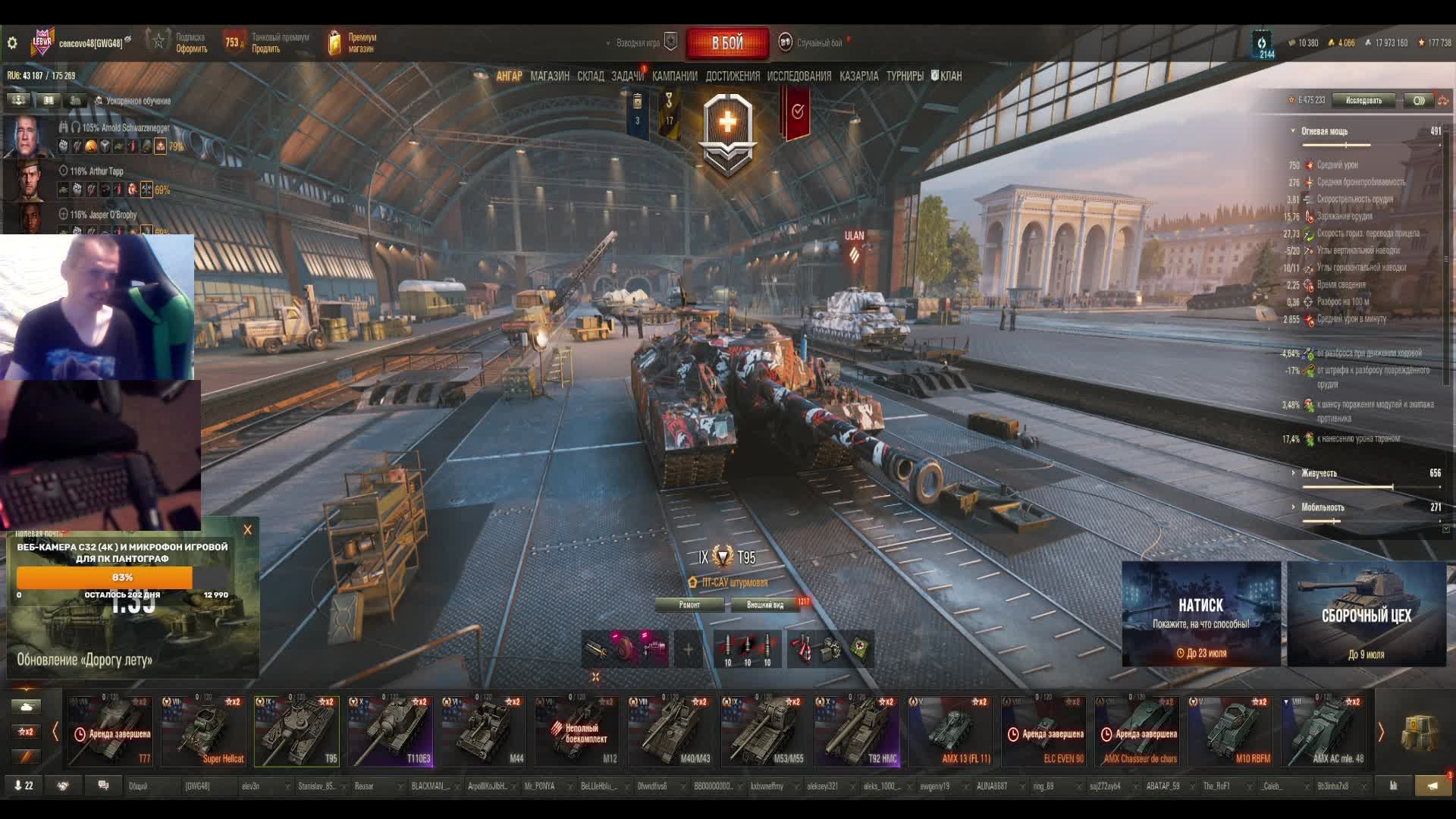The image size is (1456, 819).
Task: Open the ИССЛЕДОВАНИЯ research tab
Action: click(x=799, y=76)
